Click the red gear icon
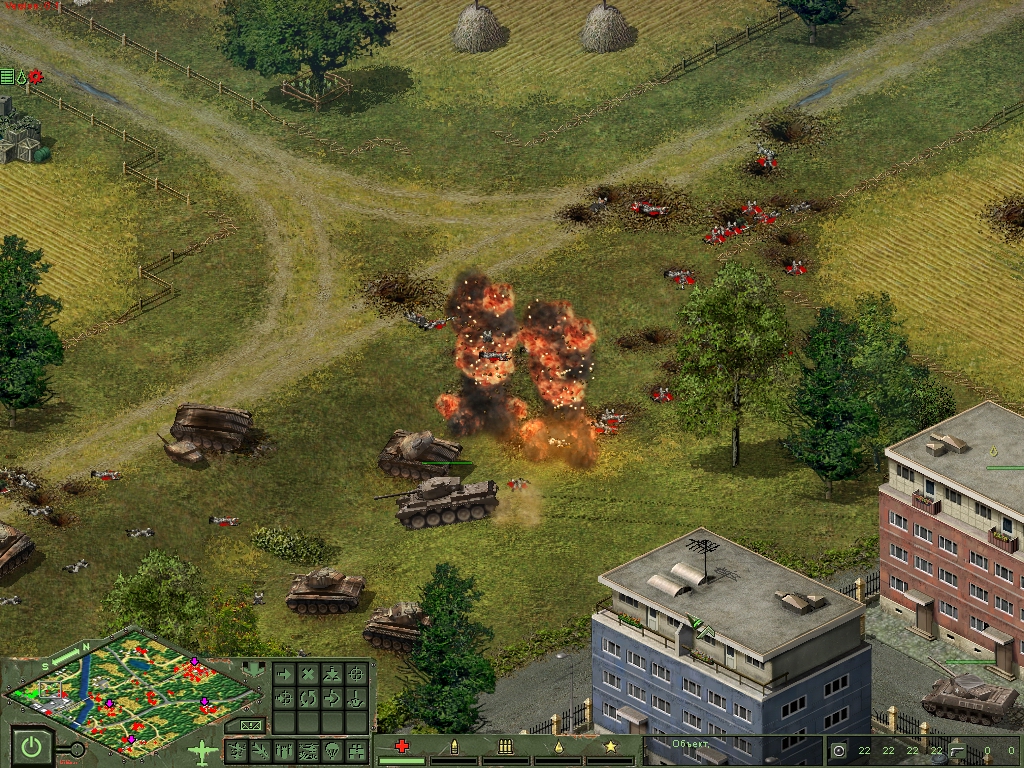This screenshot has height=768, width=1024. 36,76
